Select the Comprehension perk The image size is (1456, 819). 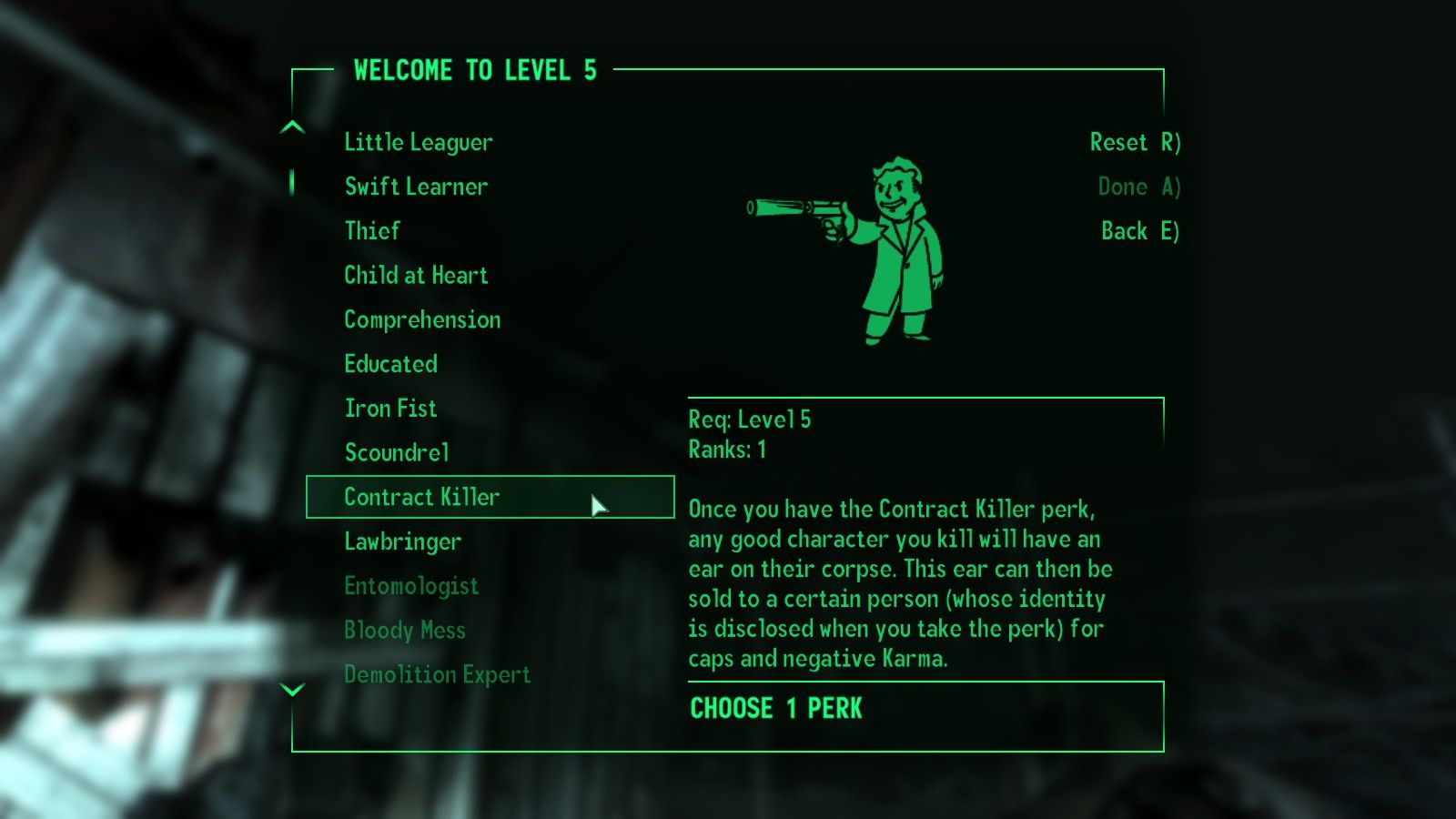click(421, 319)
